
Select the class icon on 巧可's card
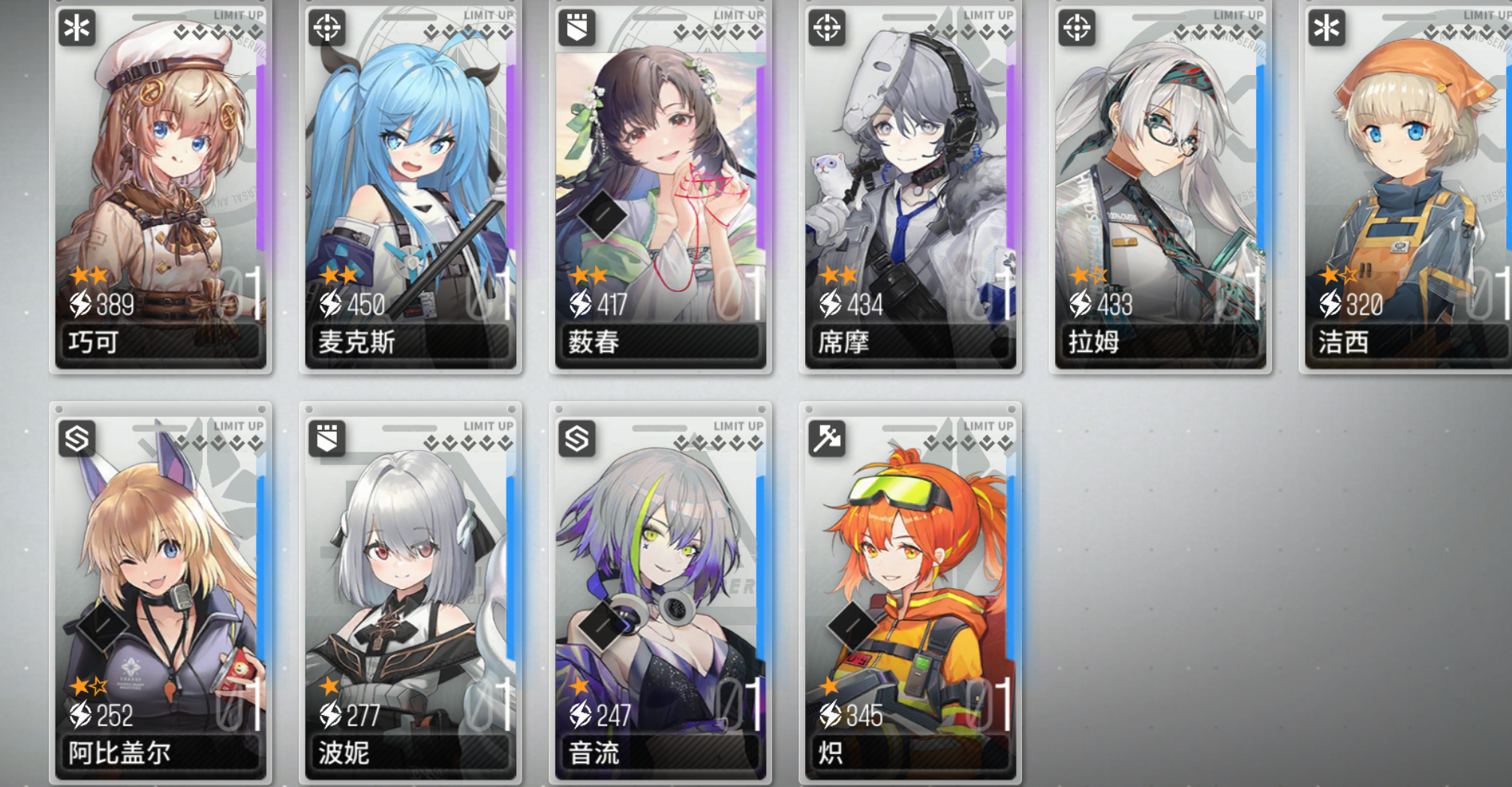click(77, 29)
